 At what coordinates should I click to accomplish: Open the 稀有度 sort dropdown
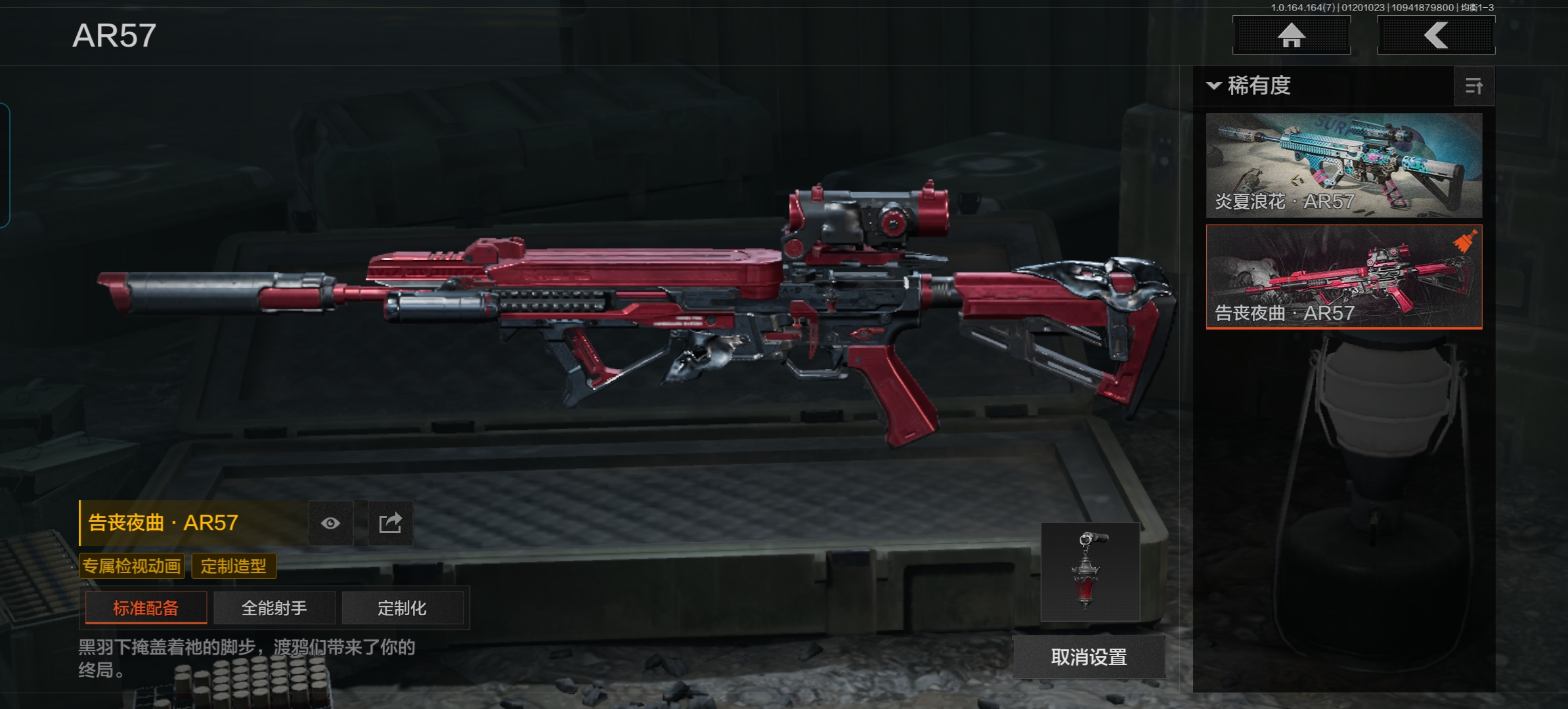tap(1250, 86)
